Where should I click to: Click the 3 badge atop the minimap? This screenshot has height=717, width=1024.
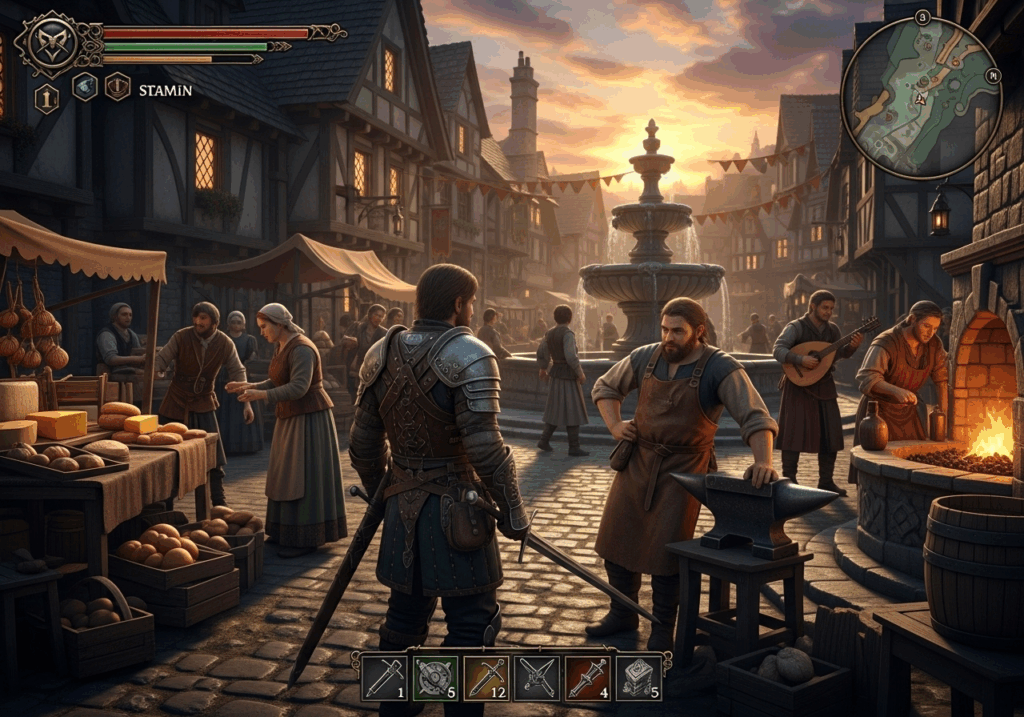[x=922, y=17]
